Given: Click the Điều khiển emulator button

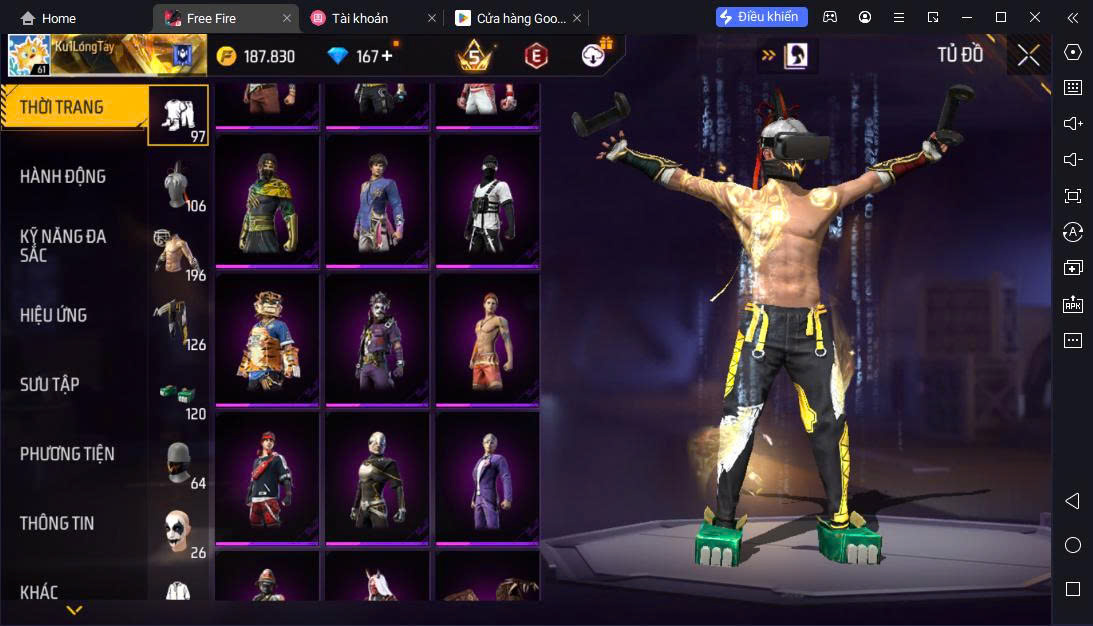Looking at the screenshot, I should point(761,17).
